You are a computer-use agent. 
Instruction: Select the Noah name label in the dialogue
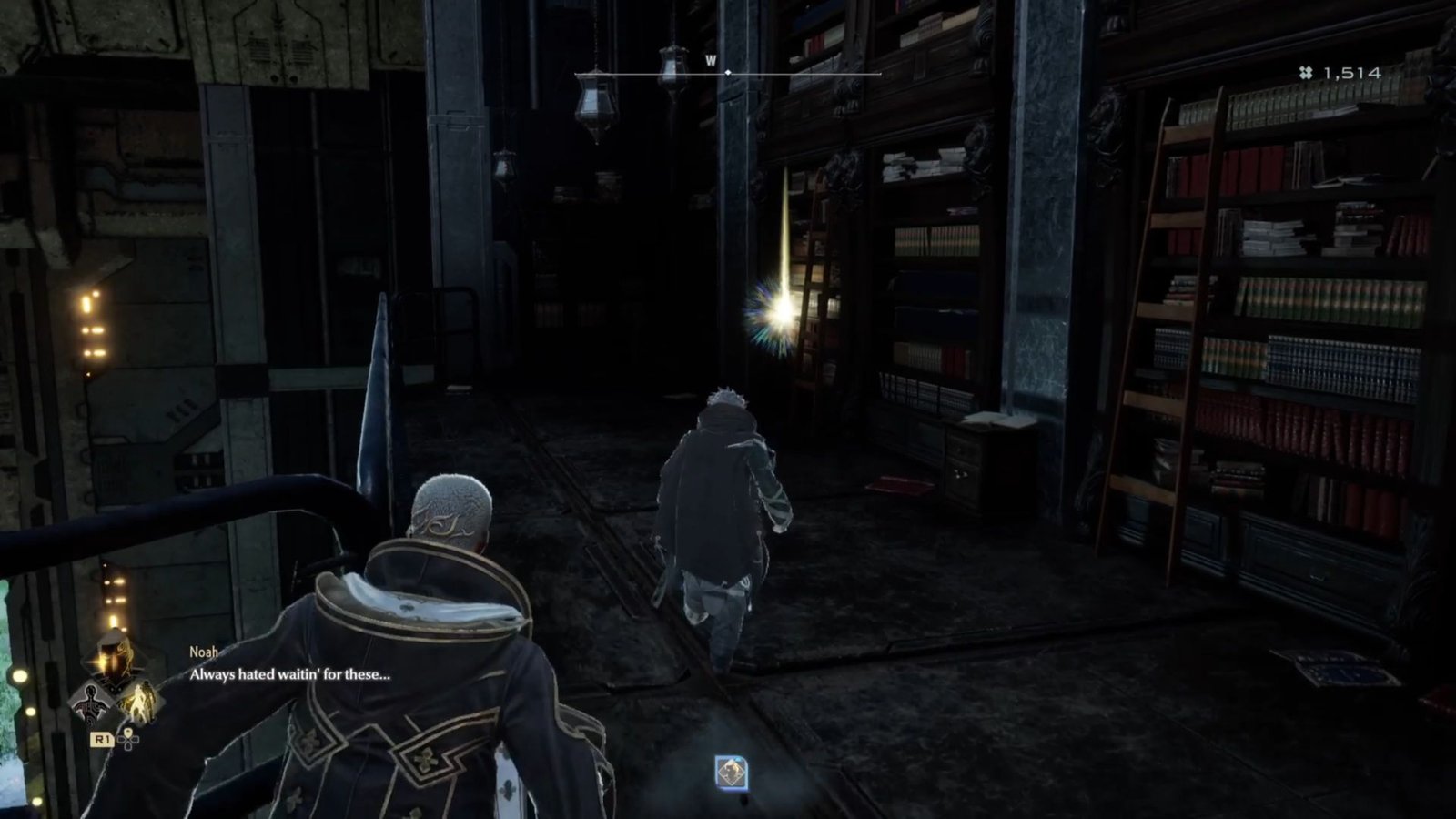[x=203, y=652]
